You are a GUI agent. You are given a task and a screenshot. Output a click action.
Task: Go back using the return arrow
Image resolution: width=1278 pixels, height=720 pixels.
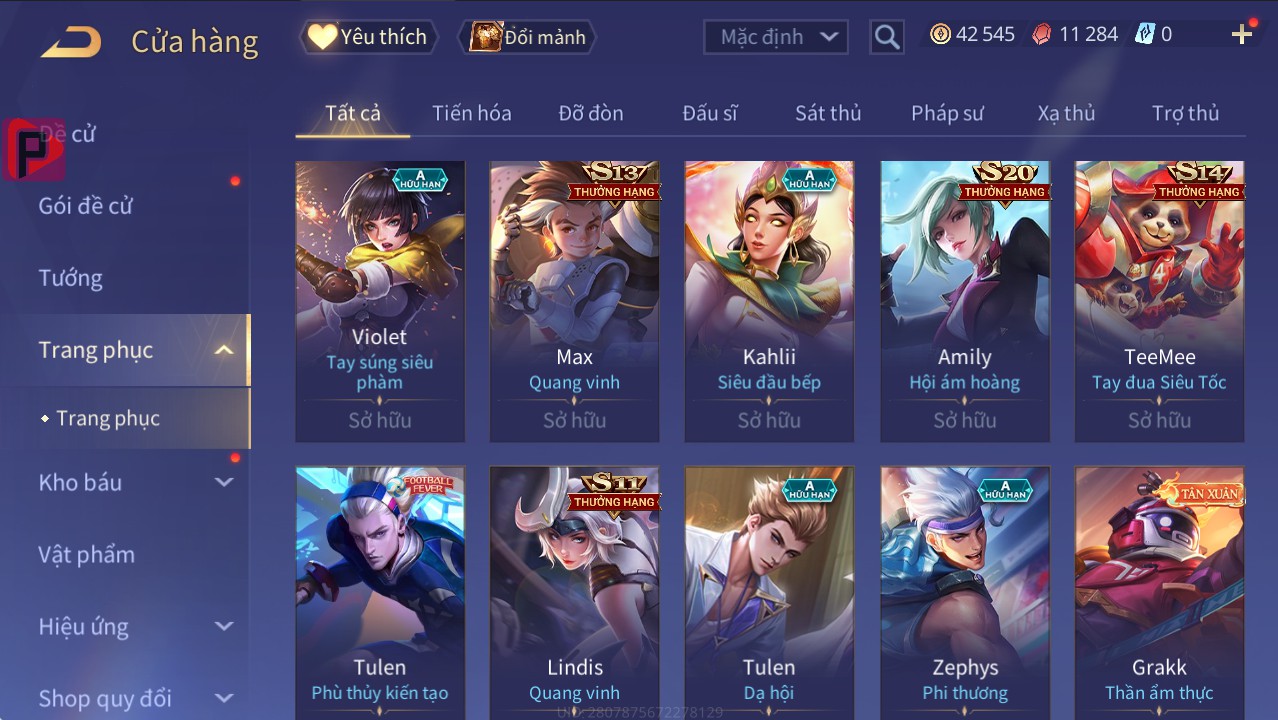coord(71,41)
